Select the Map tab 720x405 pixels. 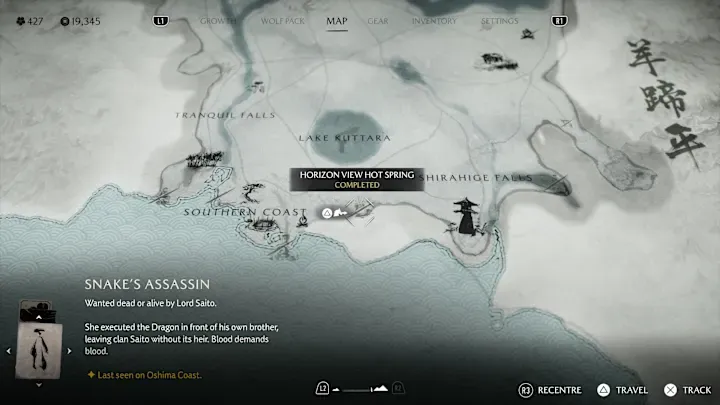pyautogui.click(x=337, y=20)
